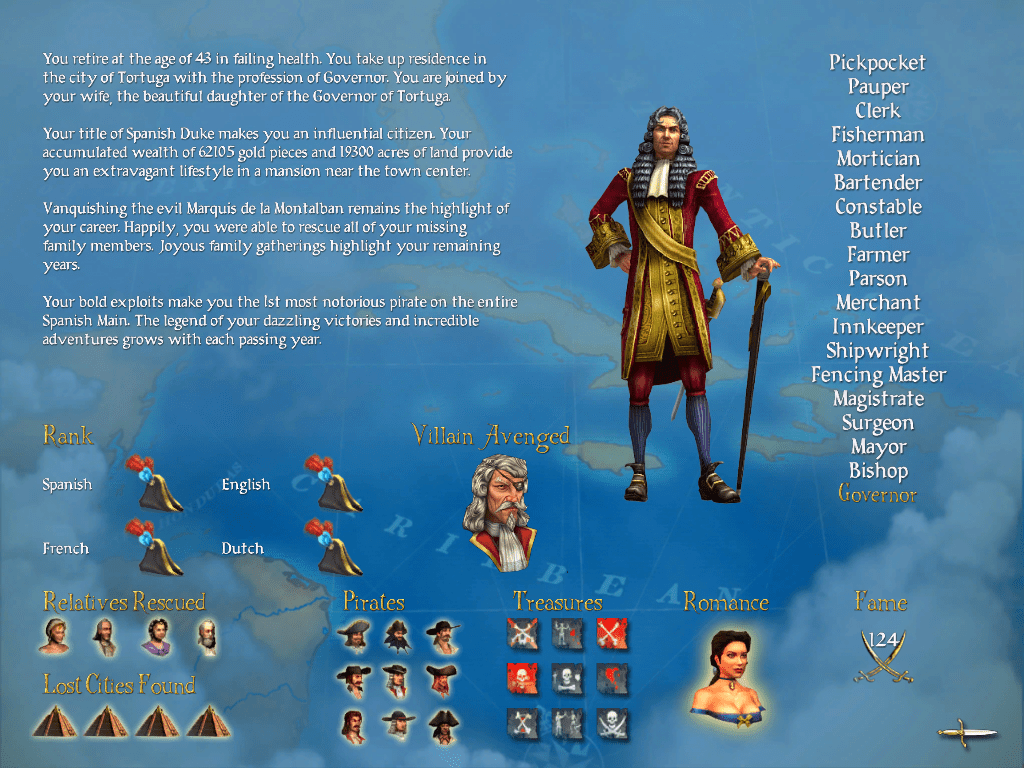Select the Spanish rank hat icon
The height and width of the screenshot is (768, 1024).
[154, 483]
